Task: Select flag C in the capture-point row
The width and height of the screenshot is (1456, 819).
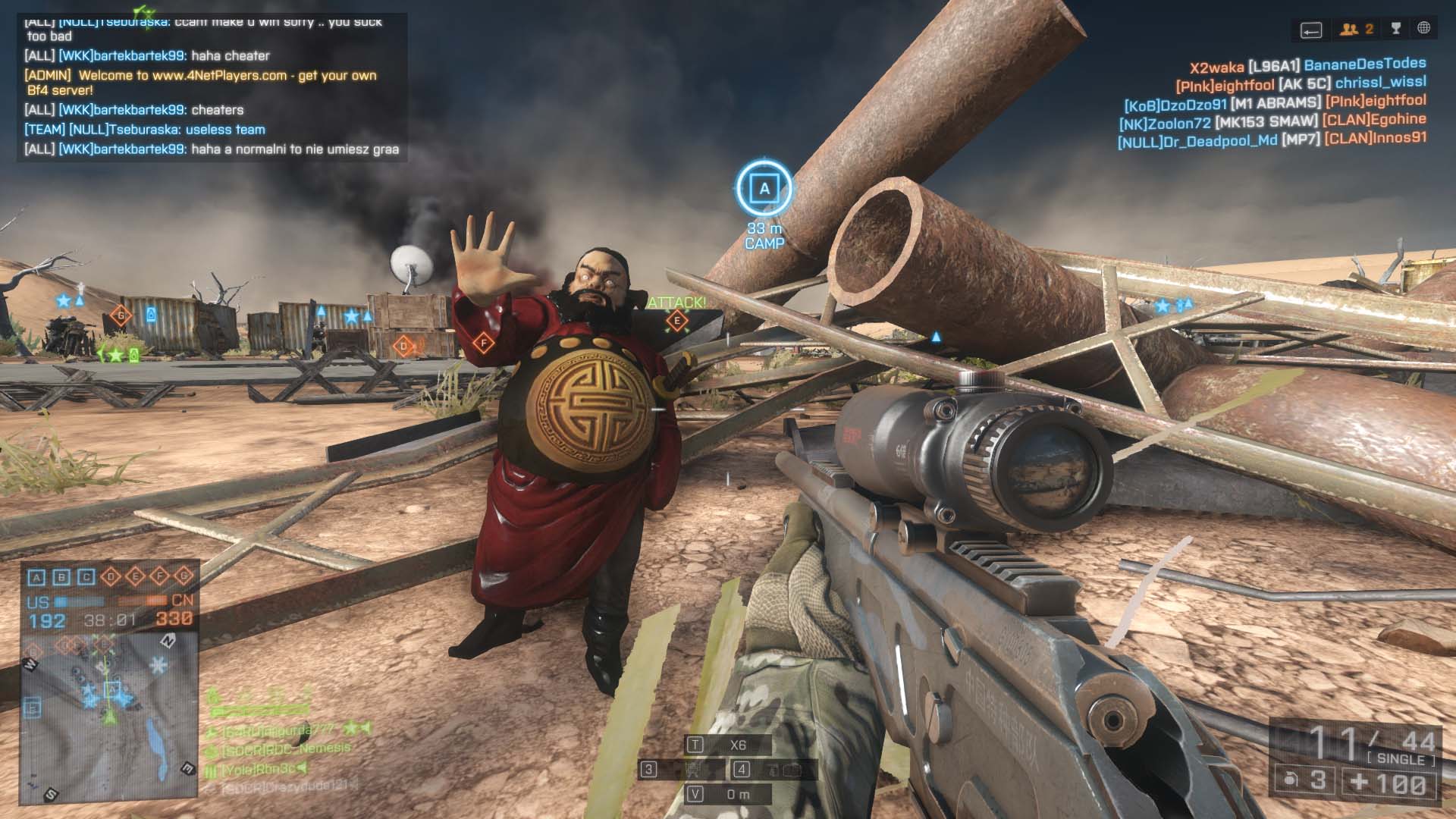Action: [86, 577]
